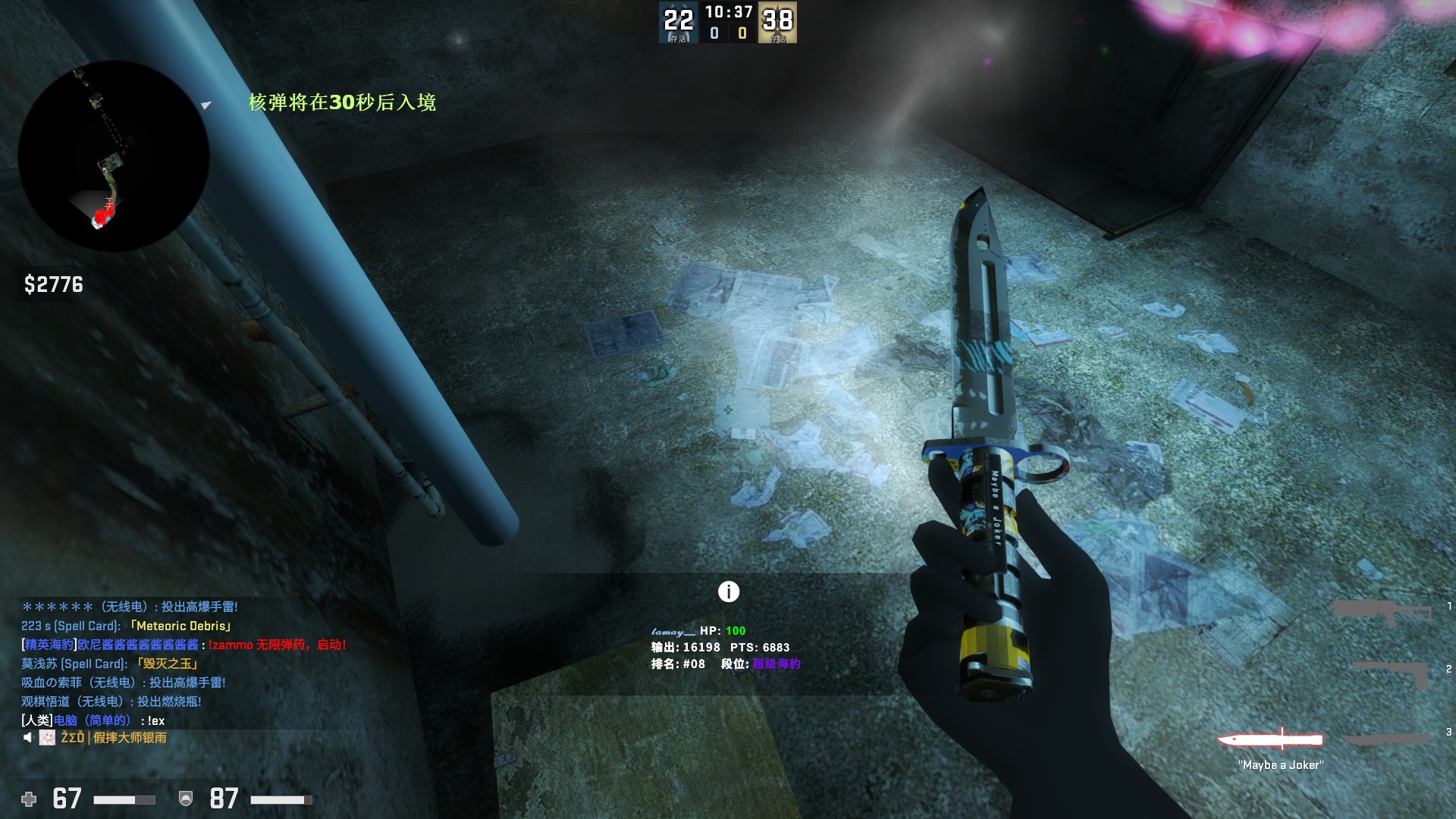Screen dimensions: 1456x819
Task: Select the slot 1 submachine gun icon
Action: click(1382, 611)
